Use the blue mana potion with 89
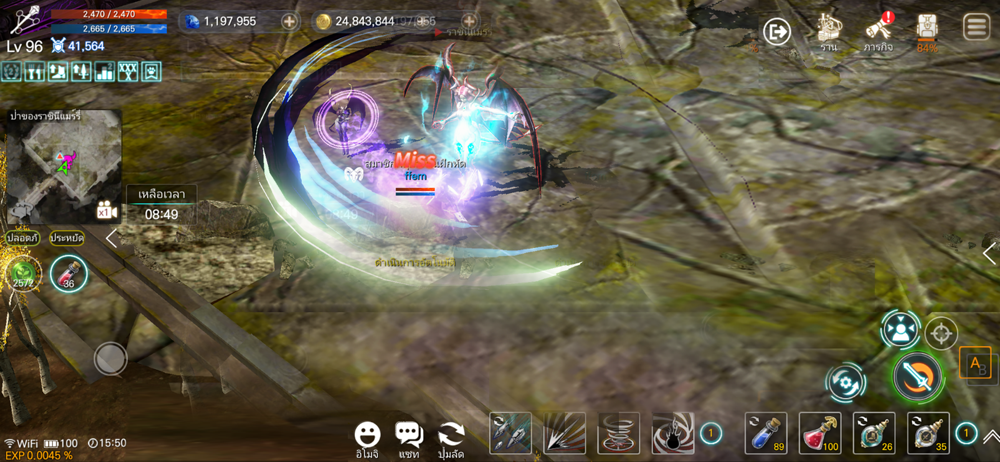The height and width of the screenshot is (462, 1000). 766,433
